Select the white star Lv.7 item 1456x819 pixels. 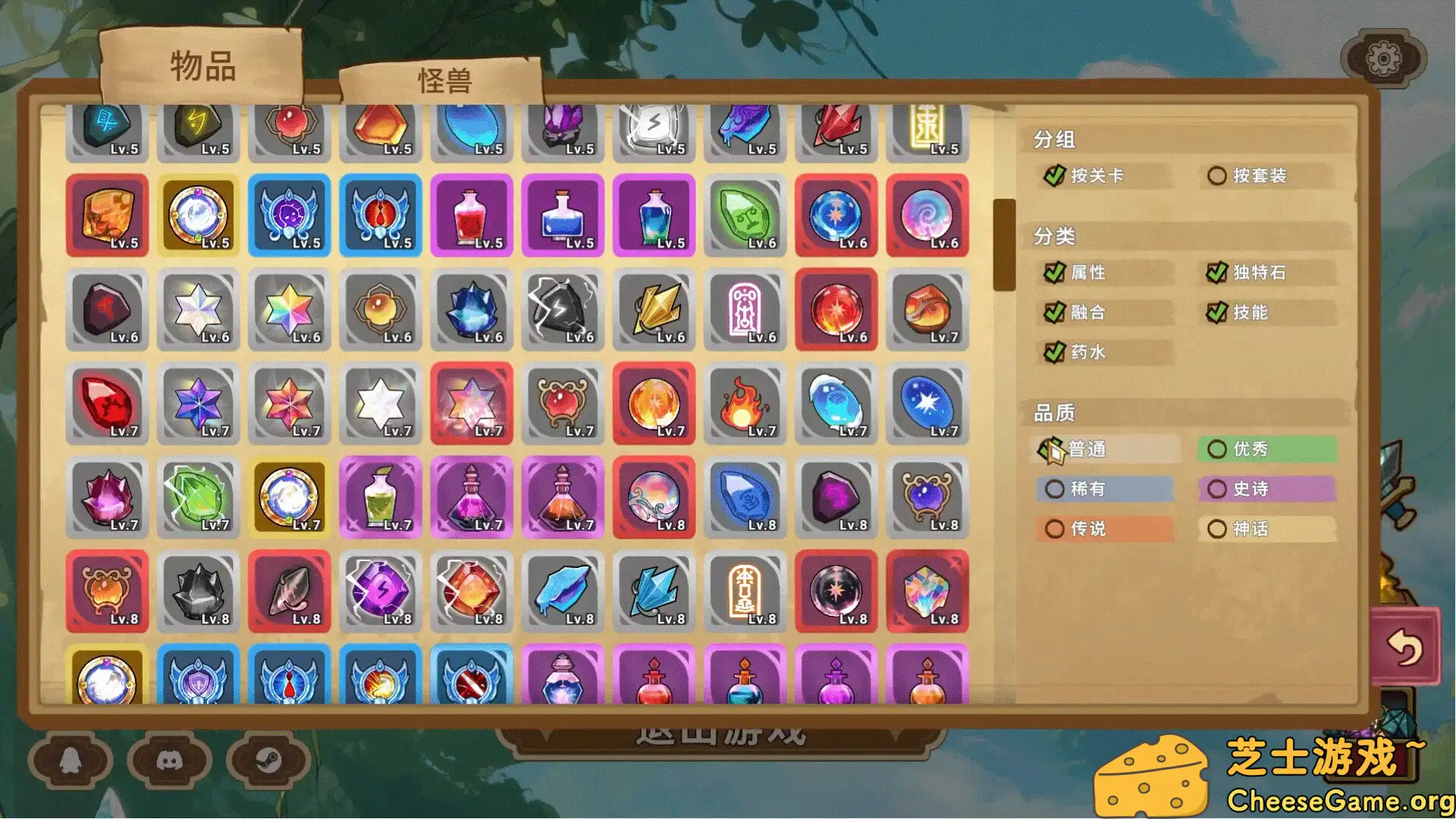coord(381,404)
